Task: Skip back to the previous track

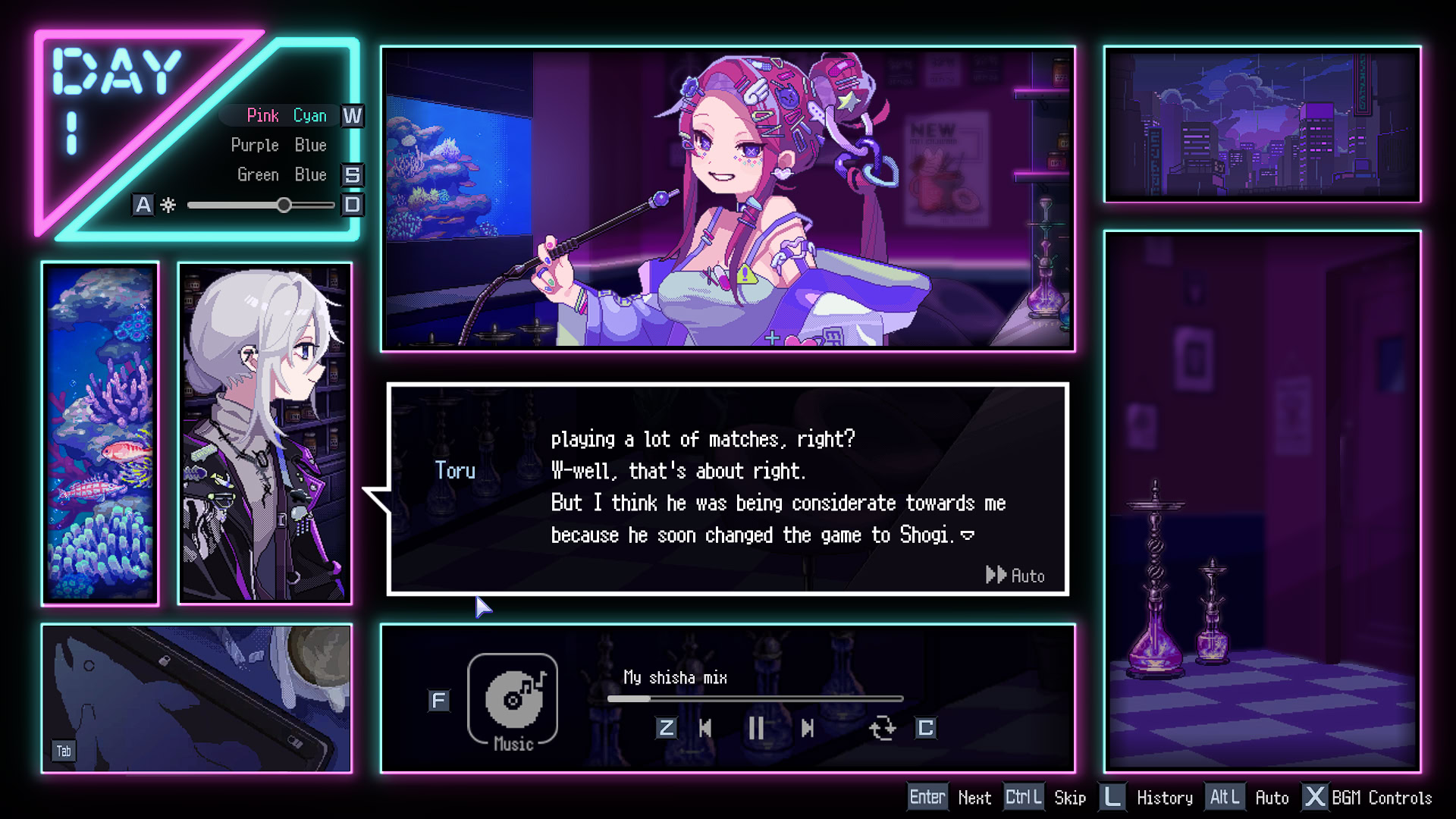Action: (x=705, y=728)
